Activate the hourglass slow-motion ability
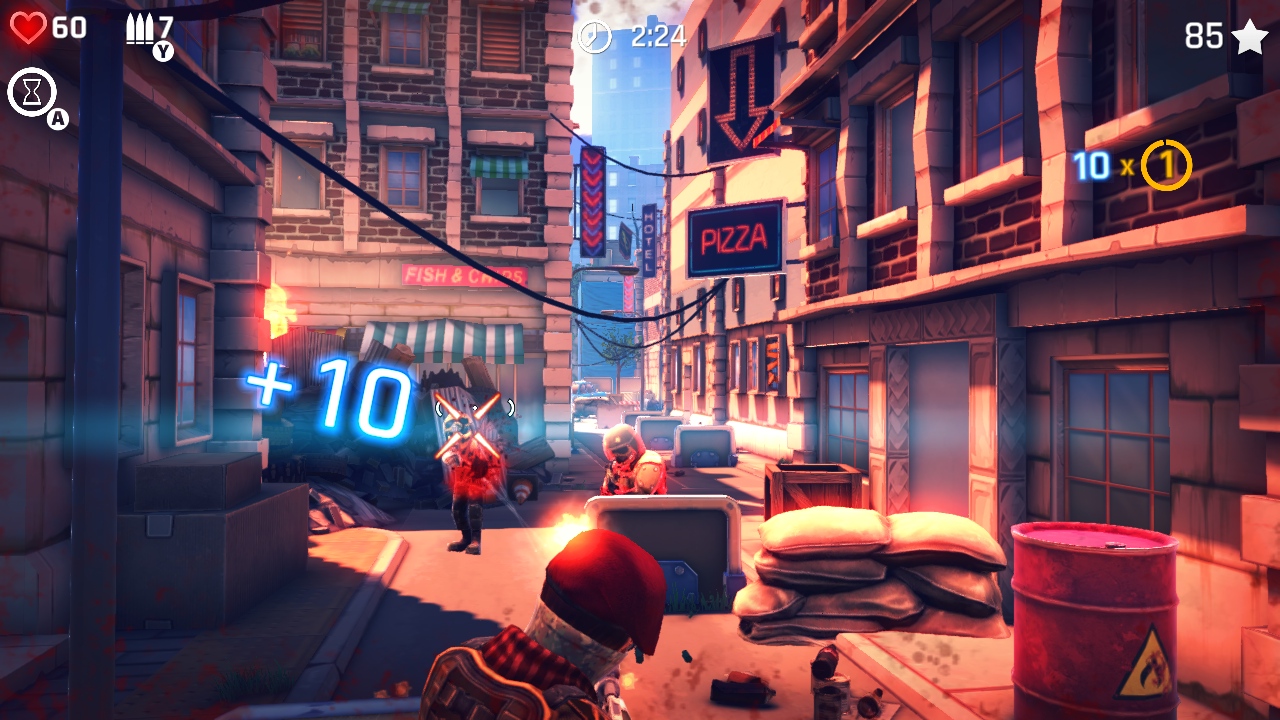The image size is (1280, 720). [33, 91]
